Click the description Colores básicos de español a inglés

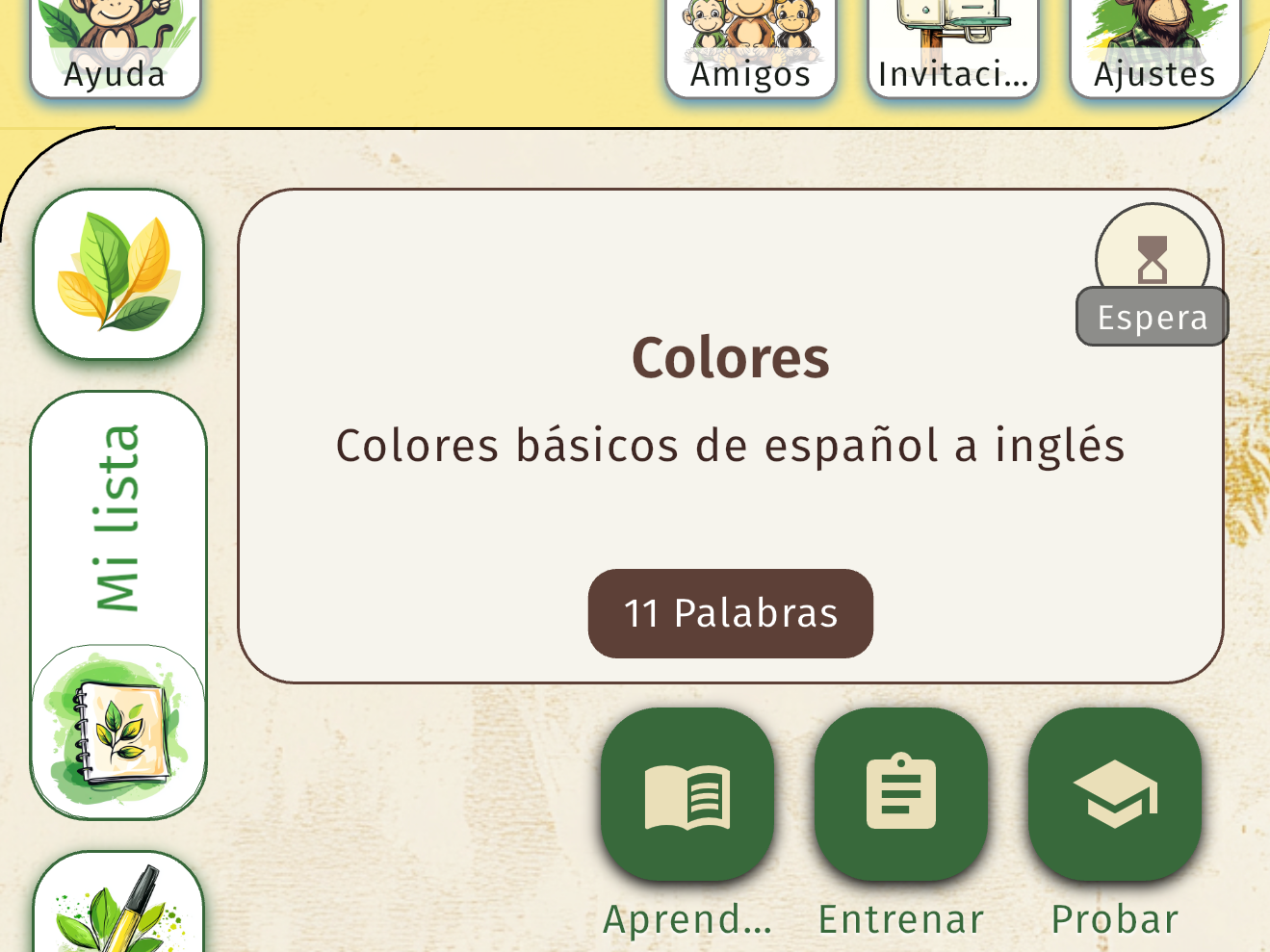[730, 445]
